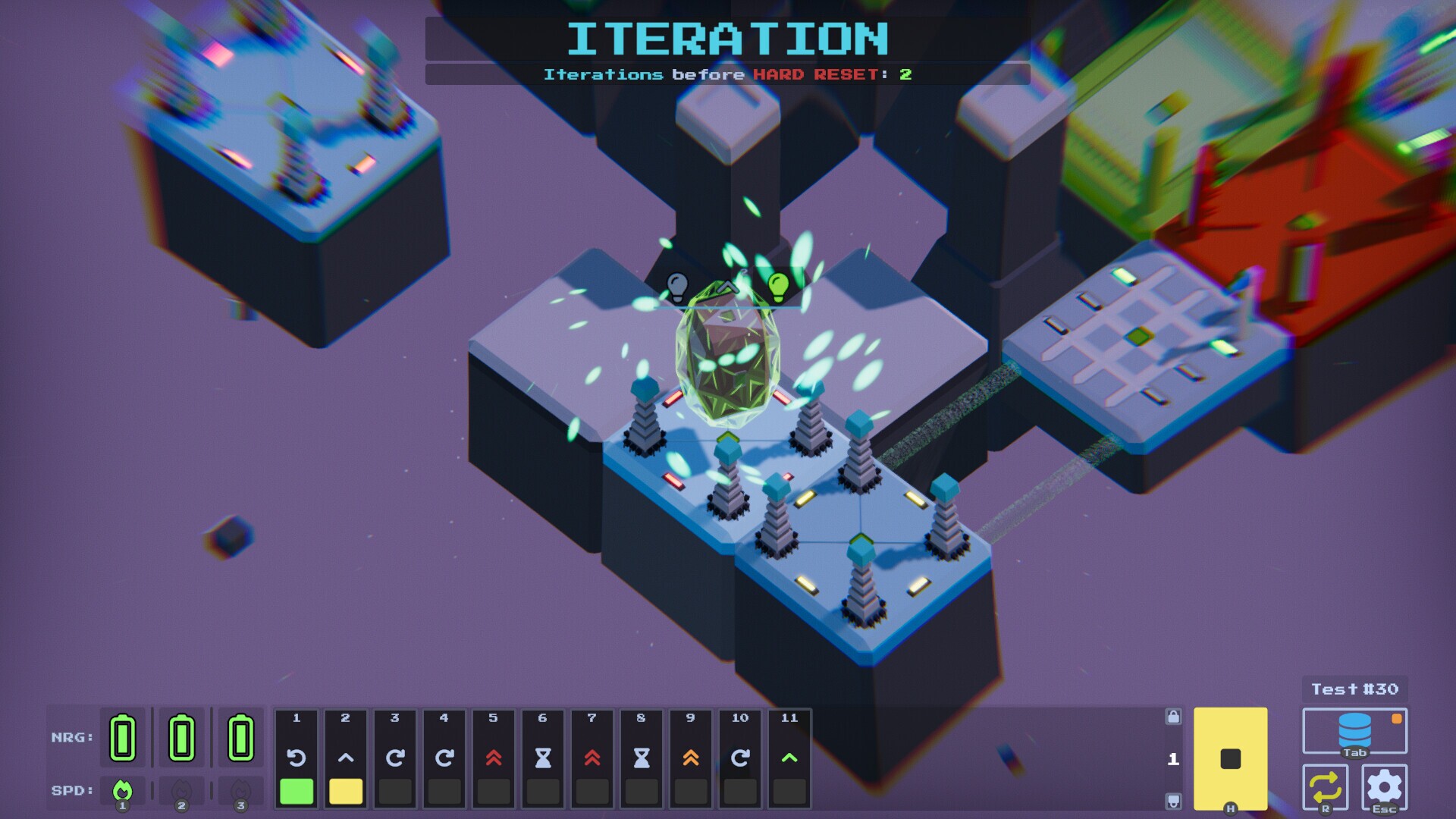Select command slot 5 red double chevron

coord(494,758)
